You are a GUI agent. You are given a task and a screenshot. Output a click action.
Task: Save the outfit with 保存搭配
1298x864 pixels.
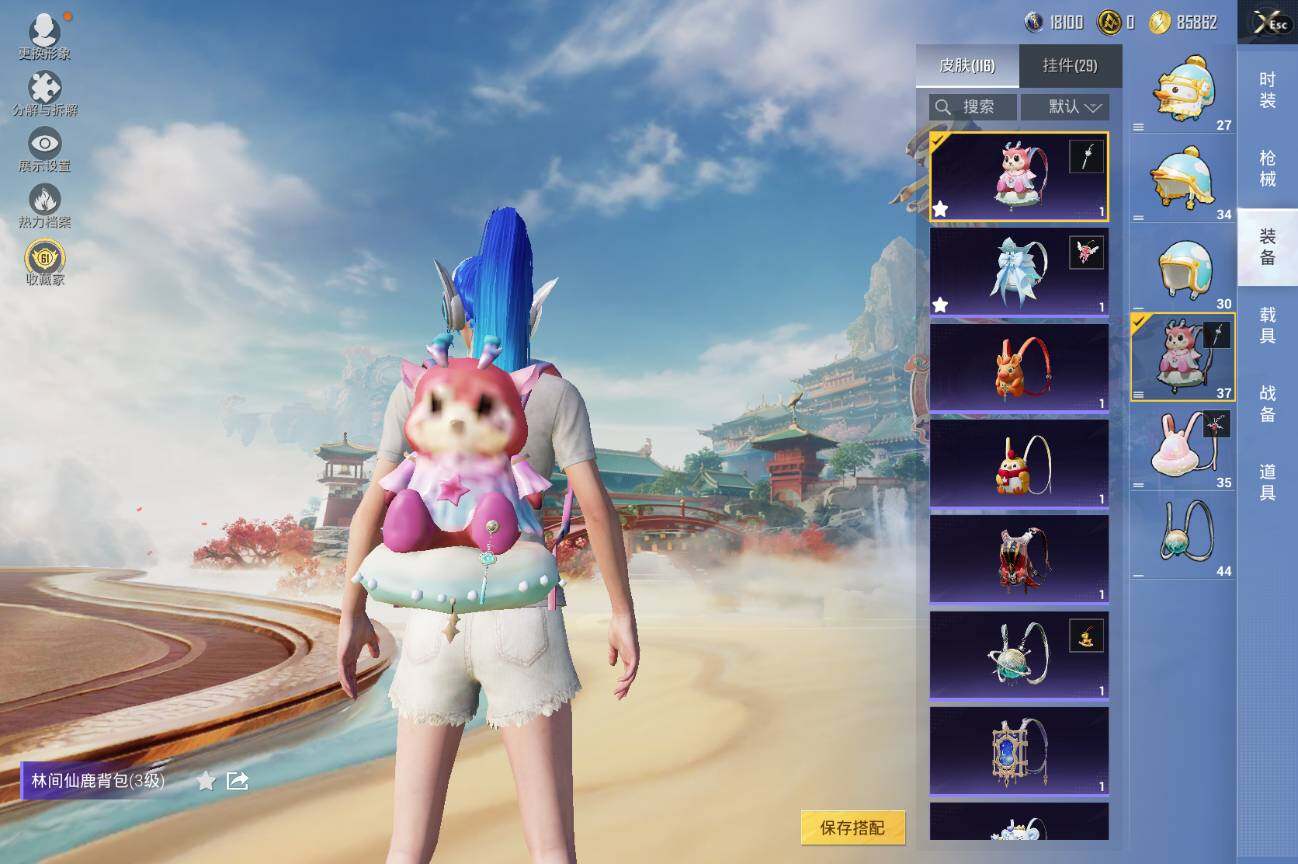[x=852, y=827]
